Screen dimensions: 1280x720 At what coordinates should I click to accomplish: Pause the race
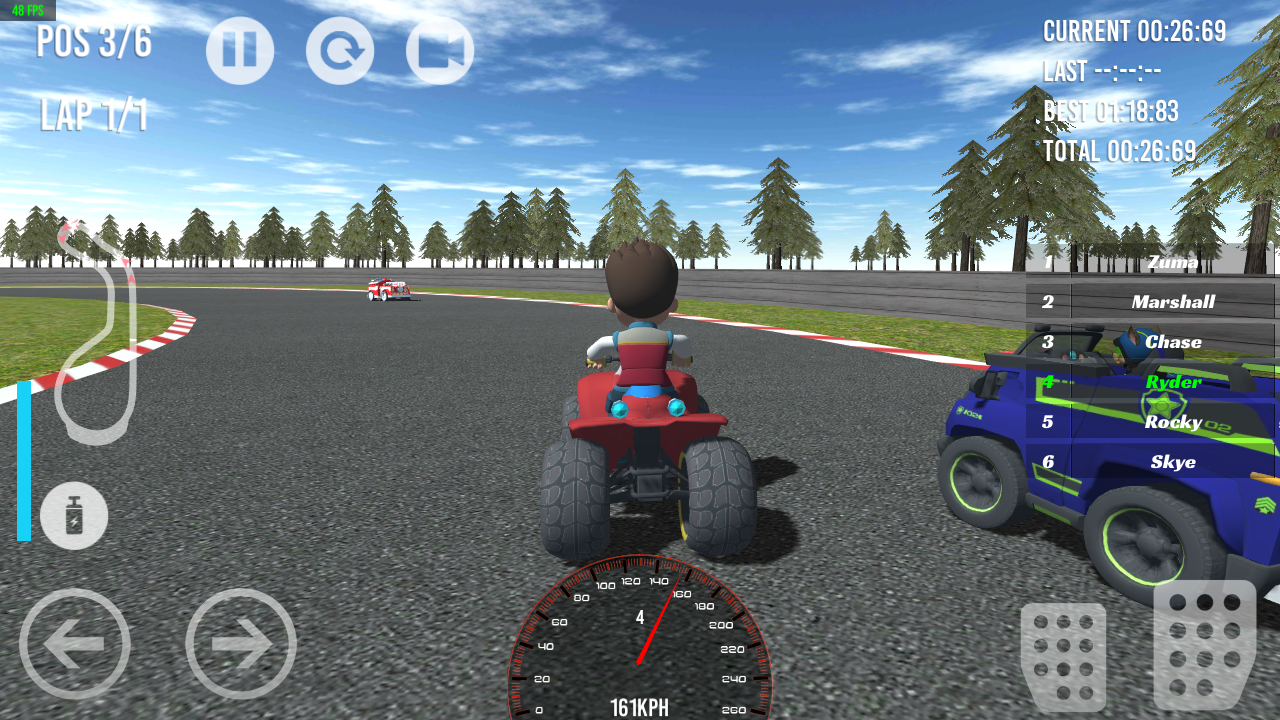(240, 50)
